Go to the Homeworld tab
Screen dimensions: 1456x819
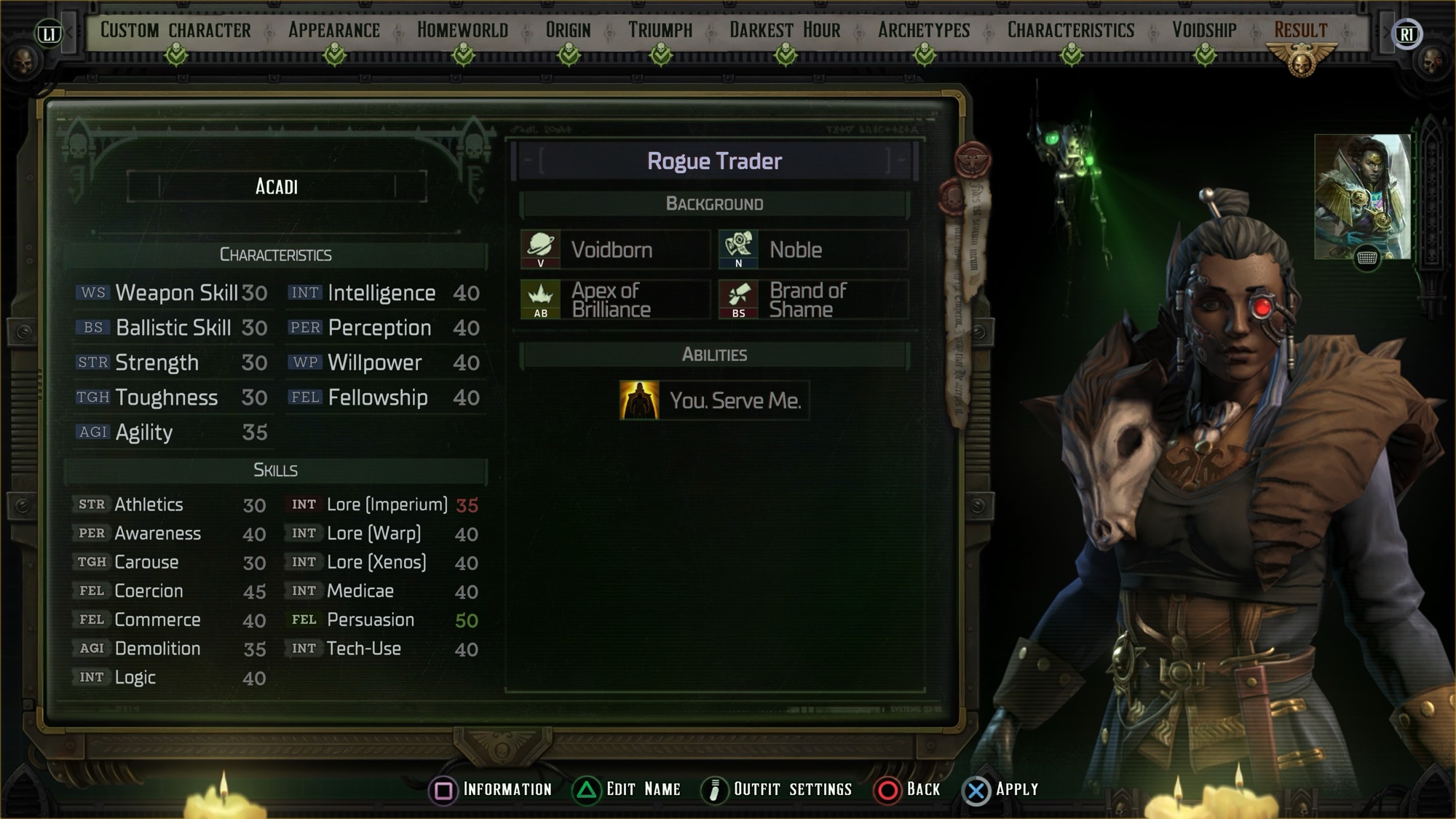click(462, 31)
